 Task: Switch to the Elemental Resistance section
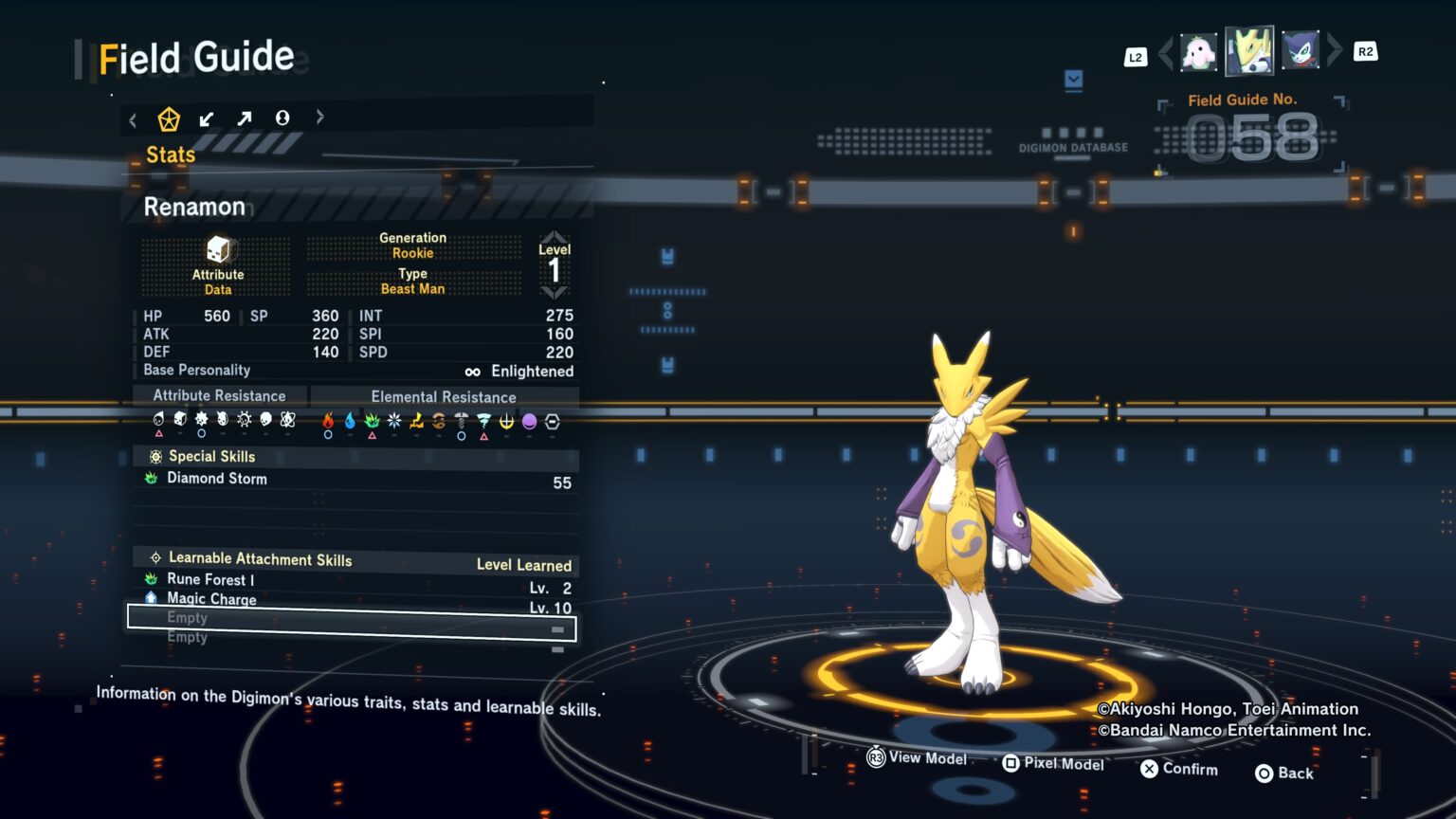click(x=443, y=396)
